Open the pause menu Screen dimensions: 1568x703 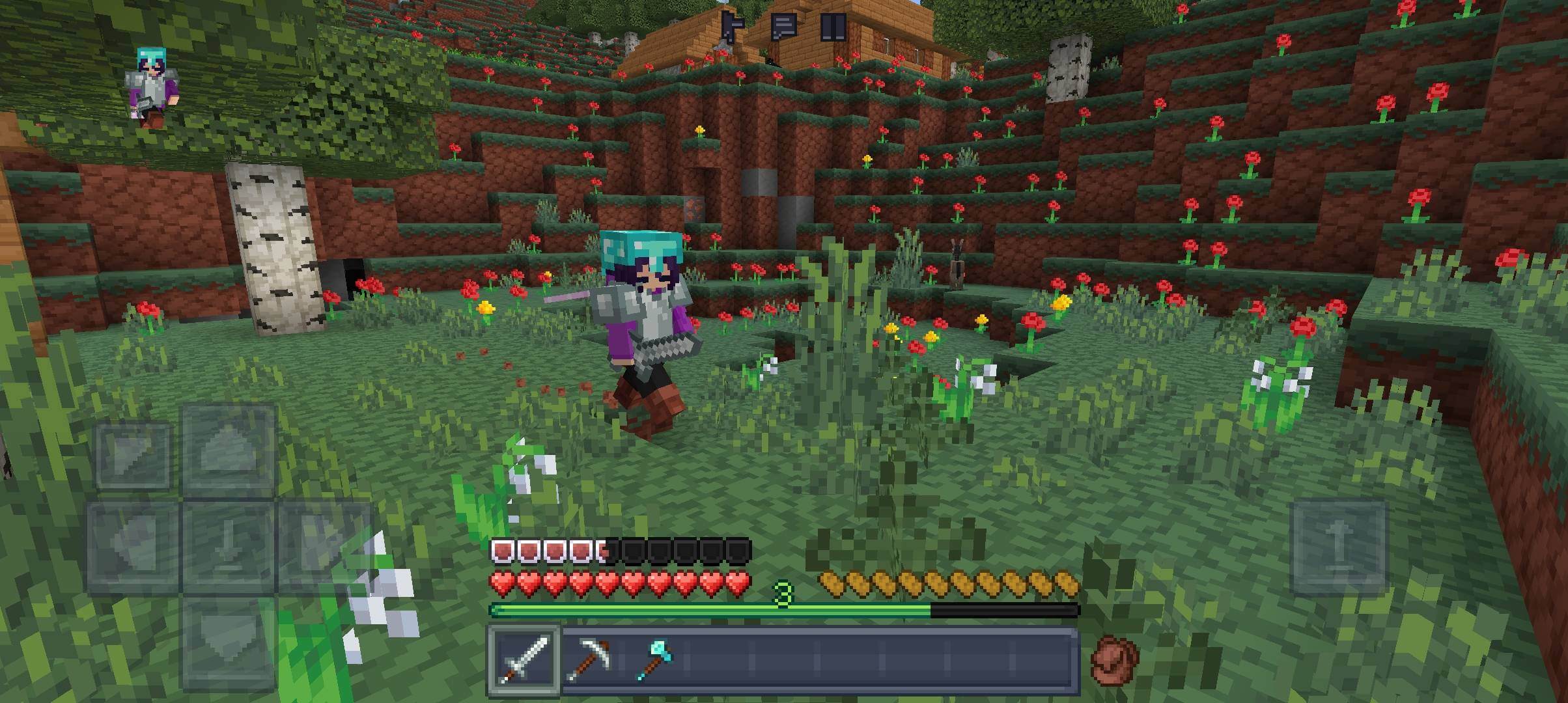coord(833,27)
